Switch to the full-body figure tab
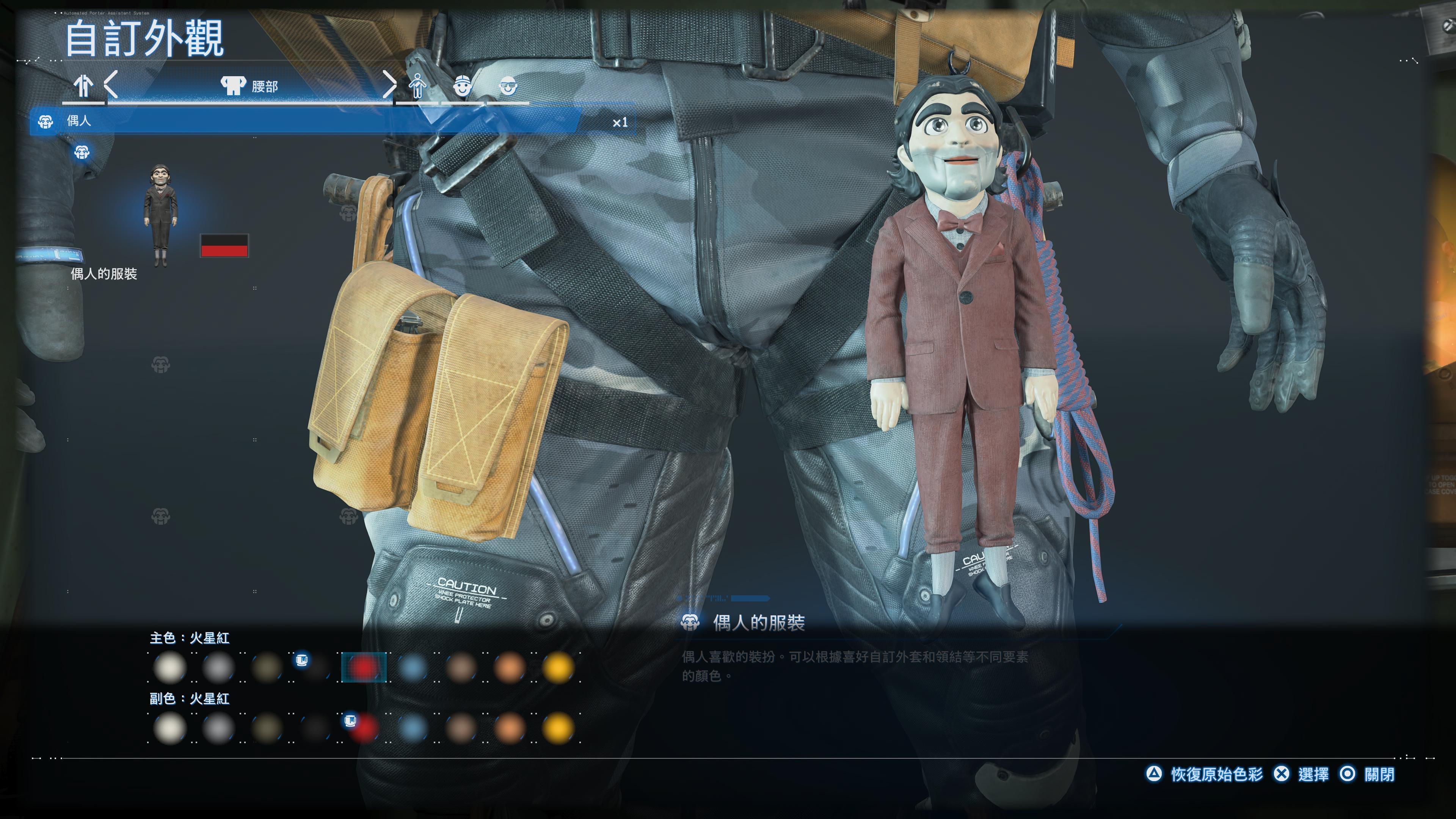This screenshot has height=819, width=1456. (417, 86)
